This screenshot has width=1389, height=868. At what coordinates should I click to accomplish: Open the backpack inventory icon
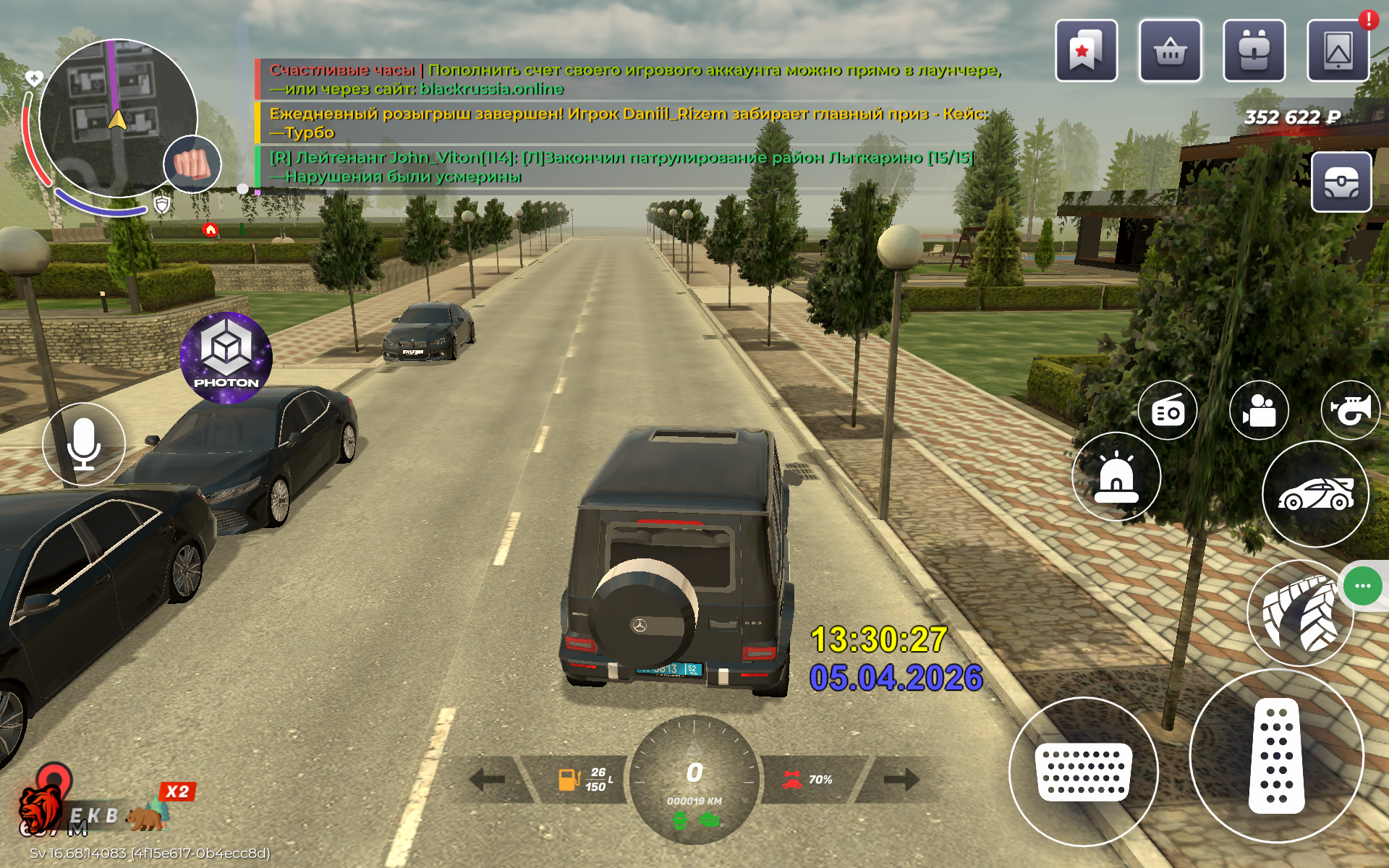1254,51
